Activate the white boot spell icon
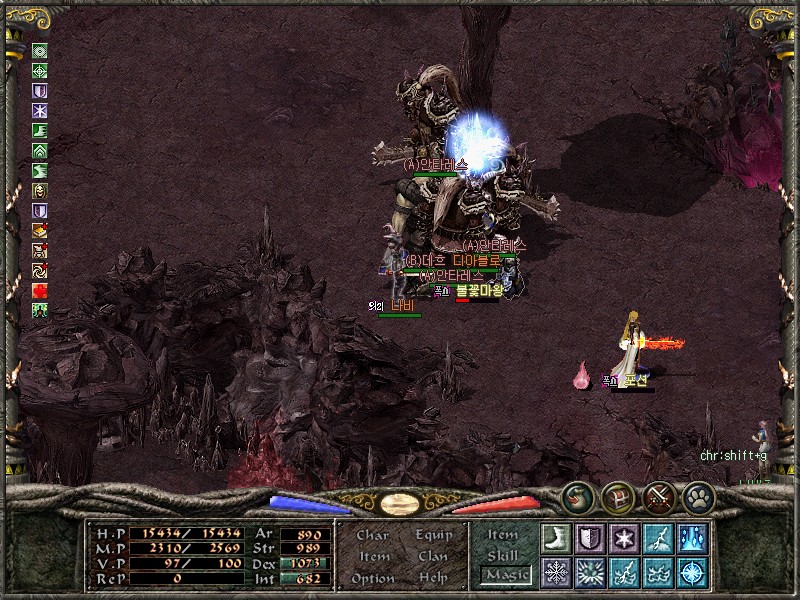This screenshot has height=600, width=800. (556, 537)
